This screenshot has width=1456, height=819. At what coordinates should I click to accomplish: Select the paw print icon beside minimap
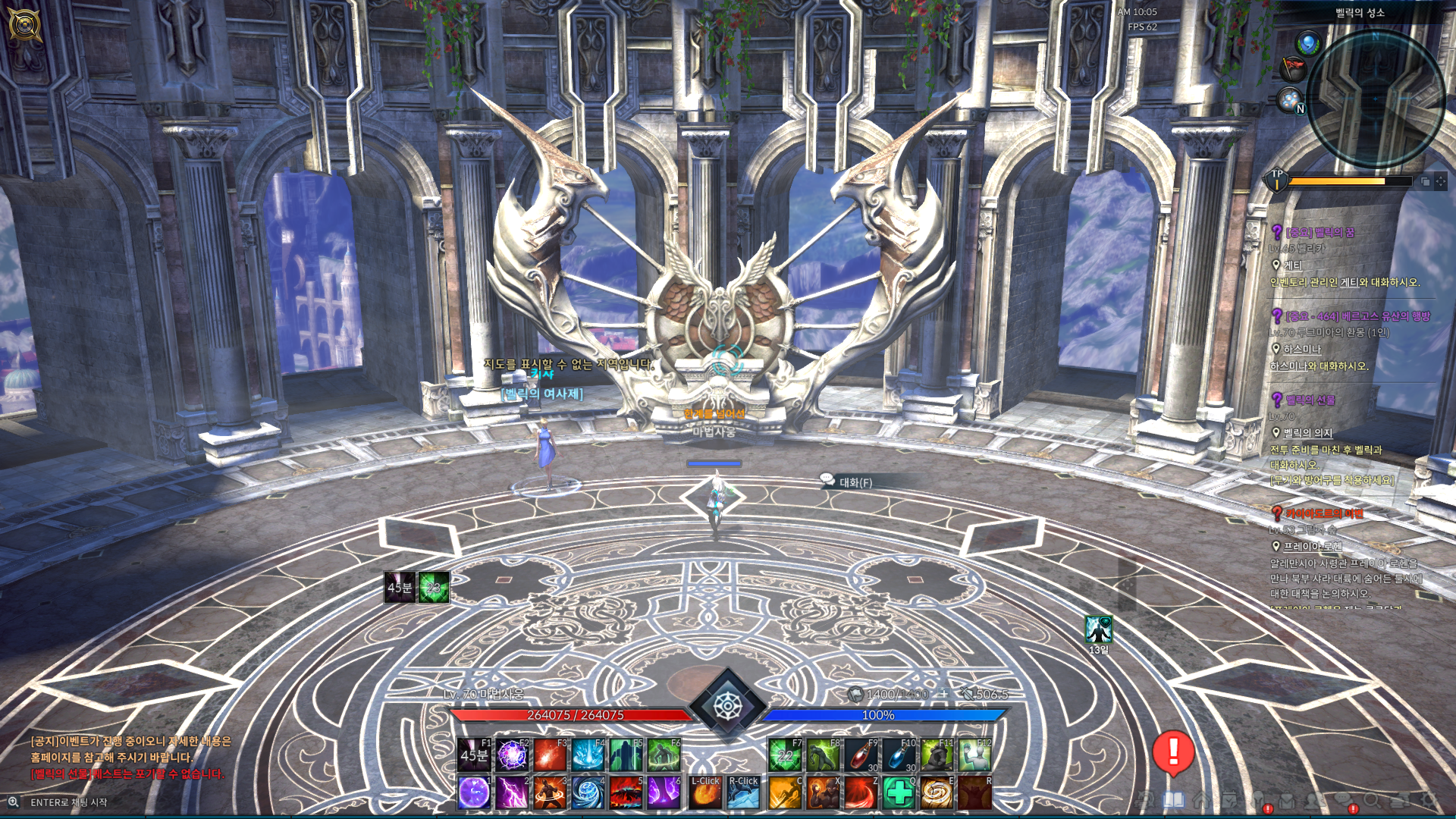coord(1289,99)
